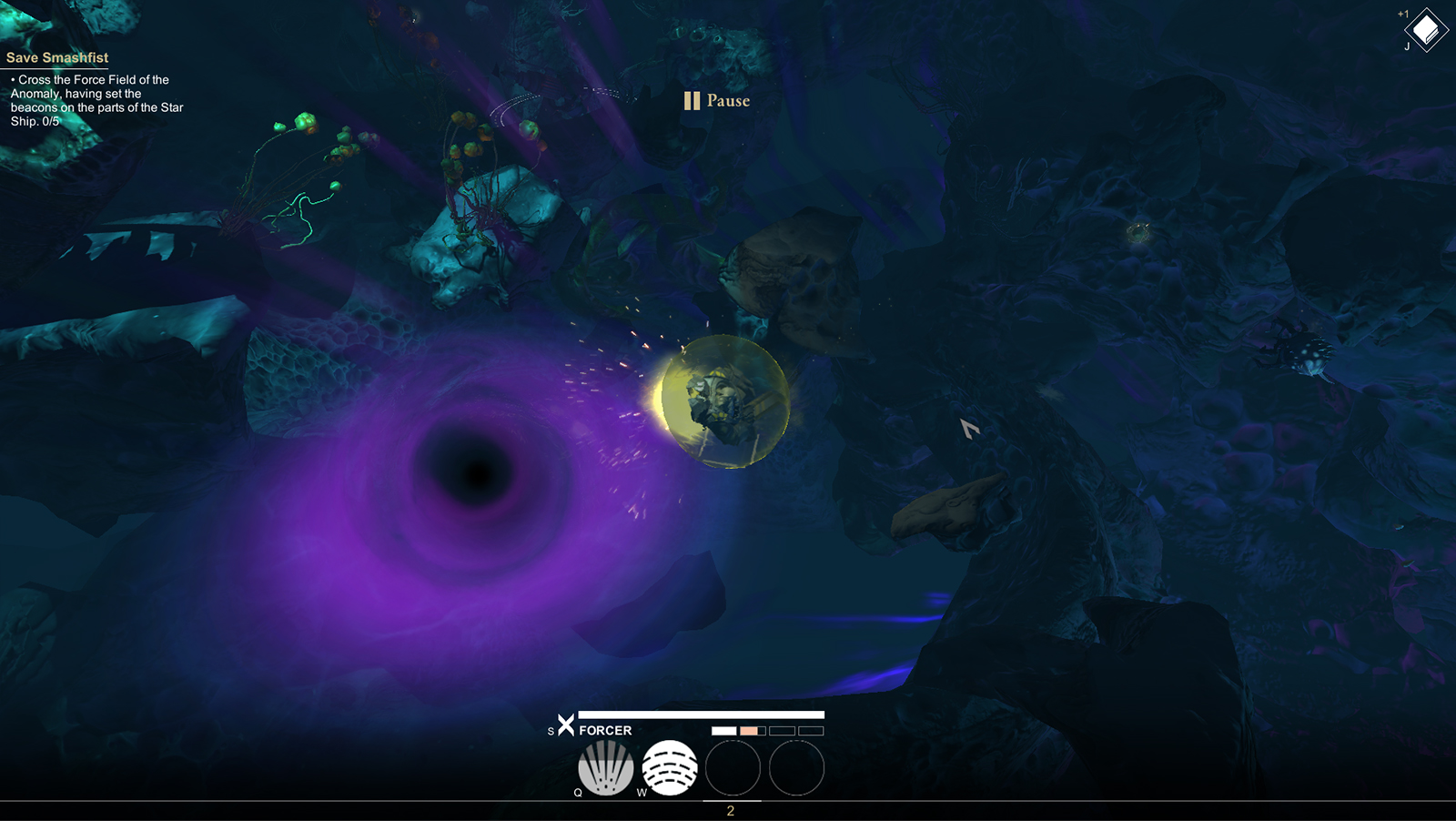The image size is (1456, 821).
Task: Activate the W force field ability icon
Action: 670,767
